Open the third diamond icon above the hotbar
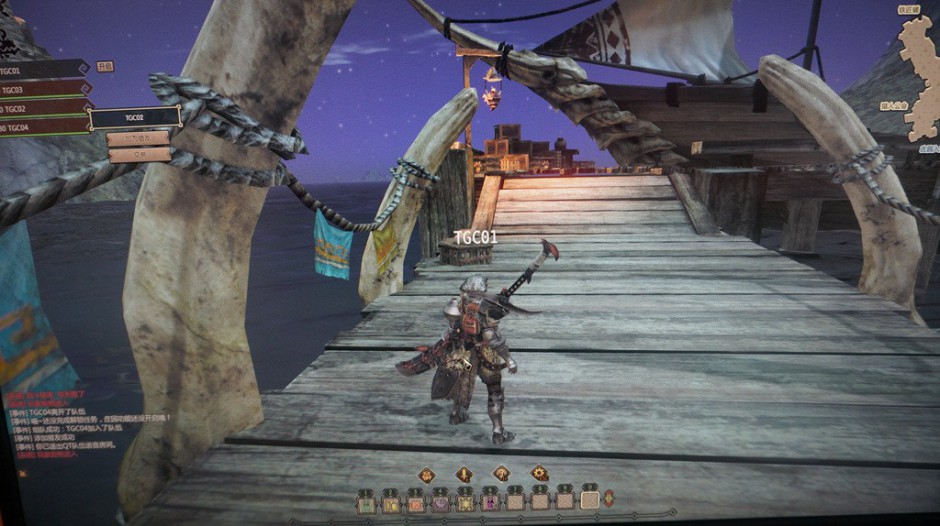This screenshot has height=526, width=940. tap(501, 473)
